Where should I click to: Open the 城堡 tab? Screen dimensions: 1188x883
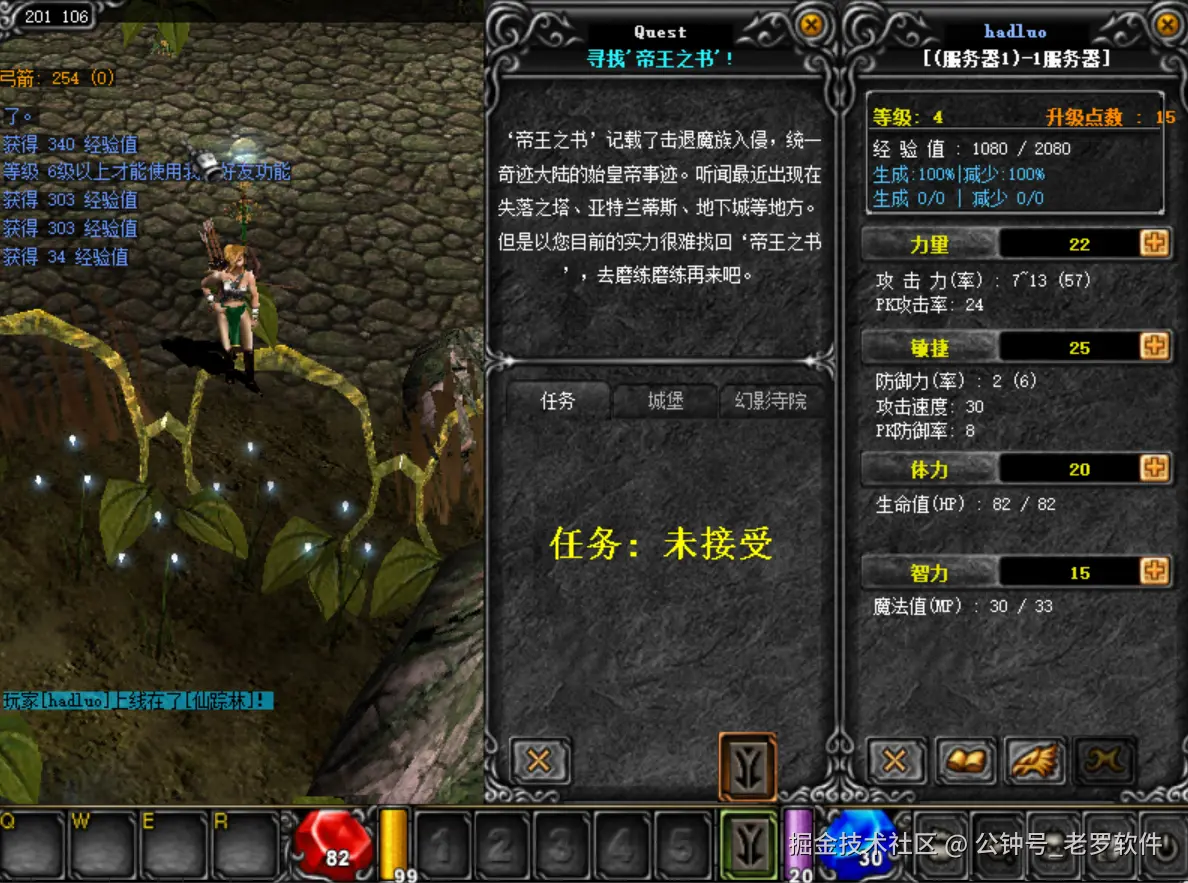(x=665, y=401)
